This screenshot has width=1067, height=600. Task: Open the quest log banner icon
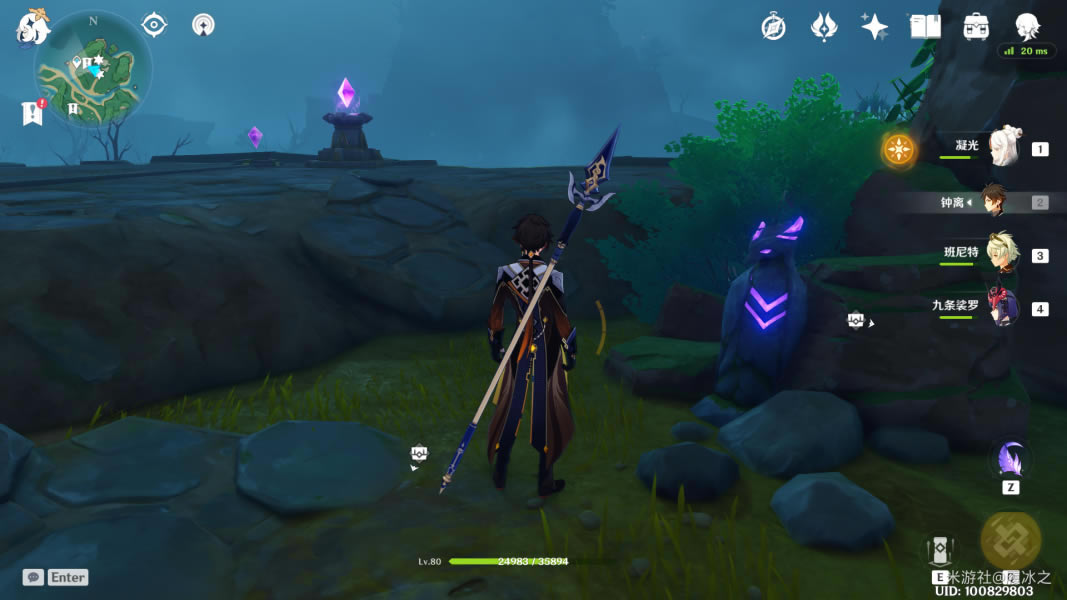32,113
